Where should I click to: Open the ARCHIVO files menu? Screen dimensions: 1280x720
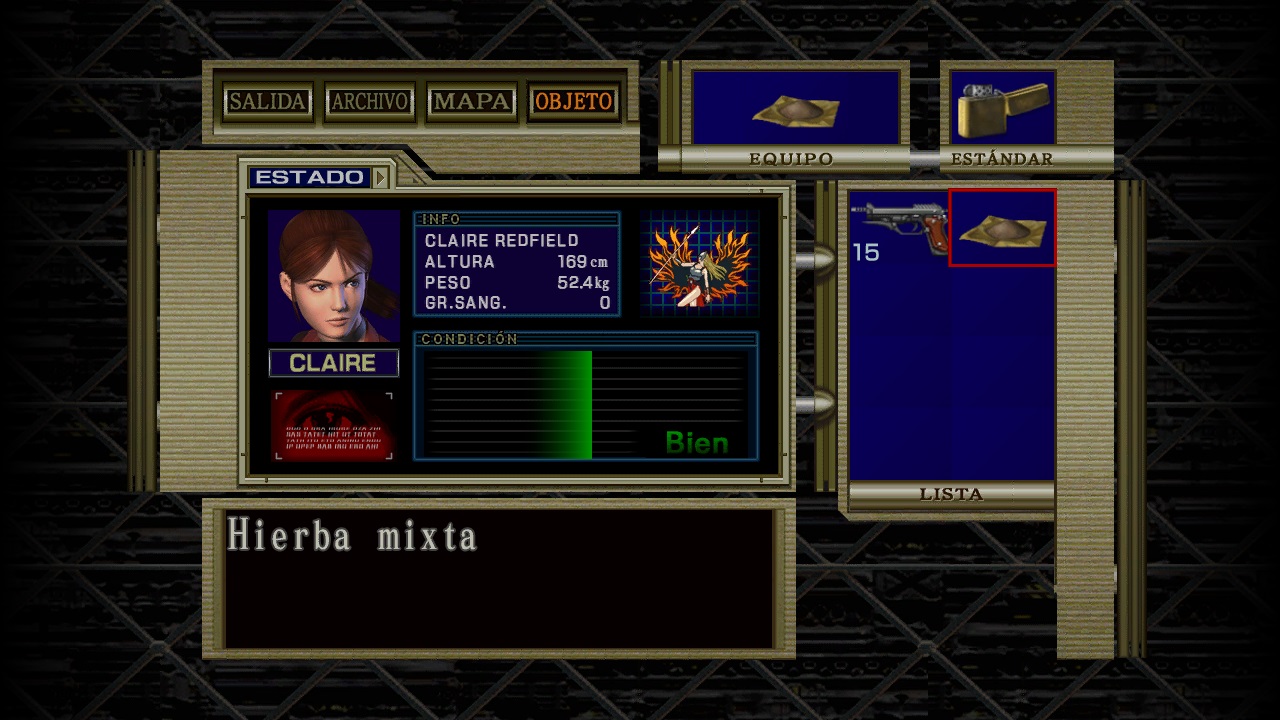(x=370, y=101)
